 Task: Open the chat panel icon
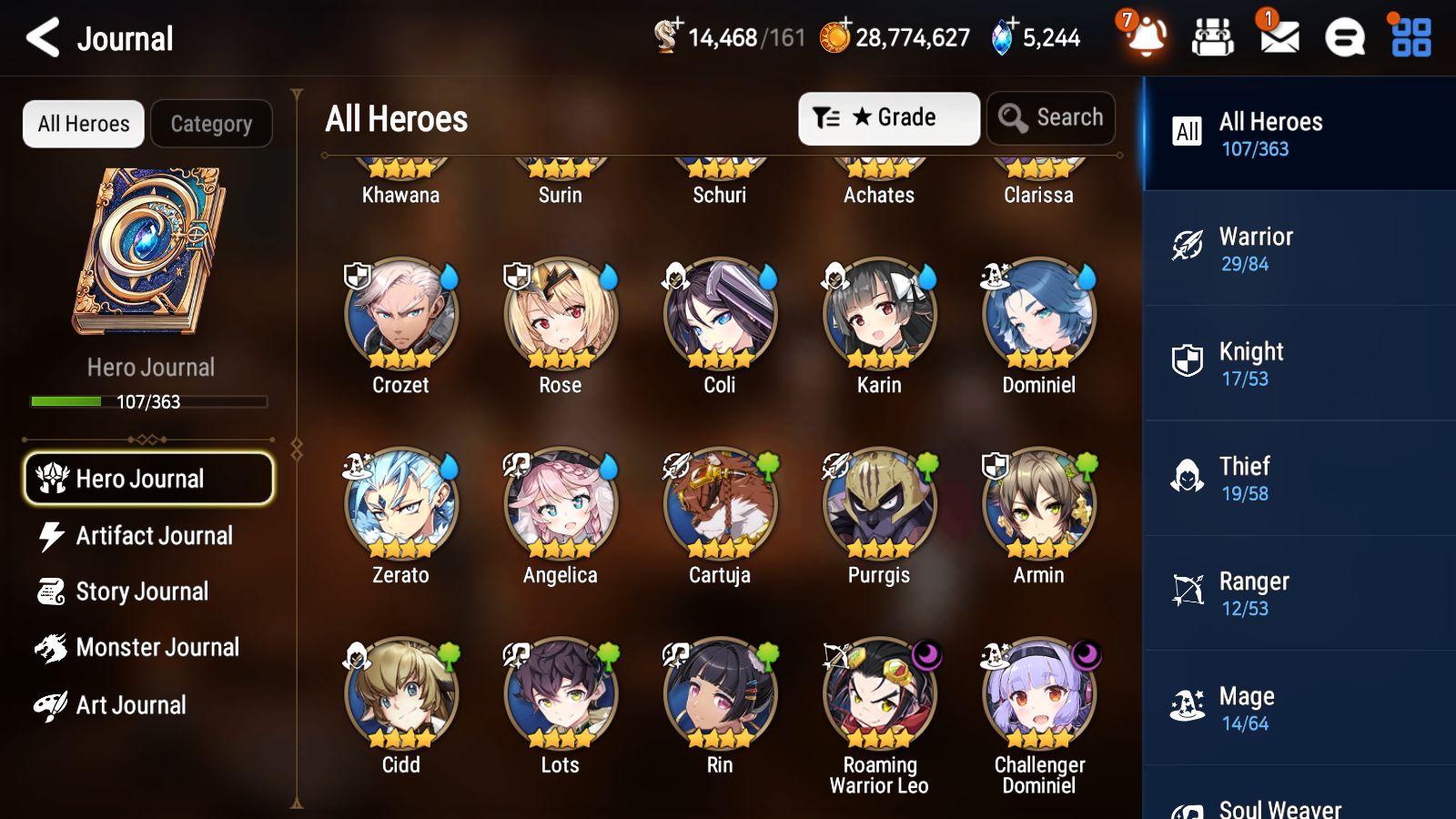(1343, 37)
